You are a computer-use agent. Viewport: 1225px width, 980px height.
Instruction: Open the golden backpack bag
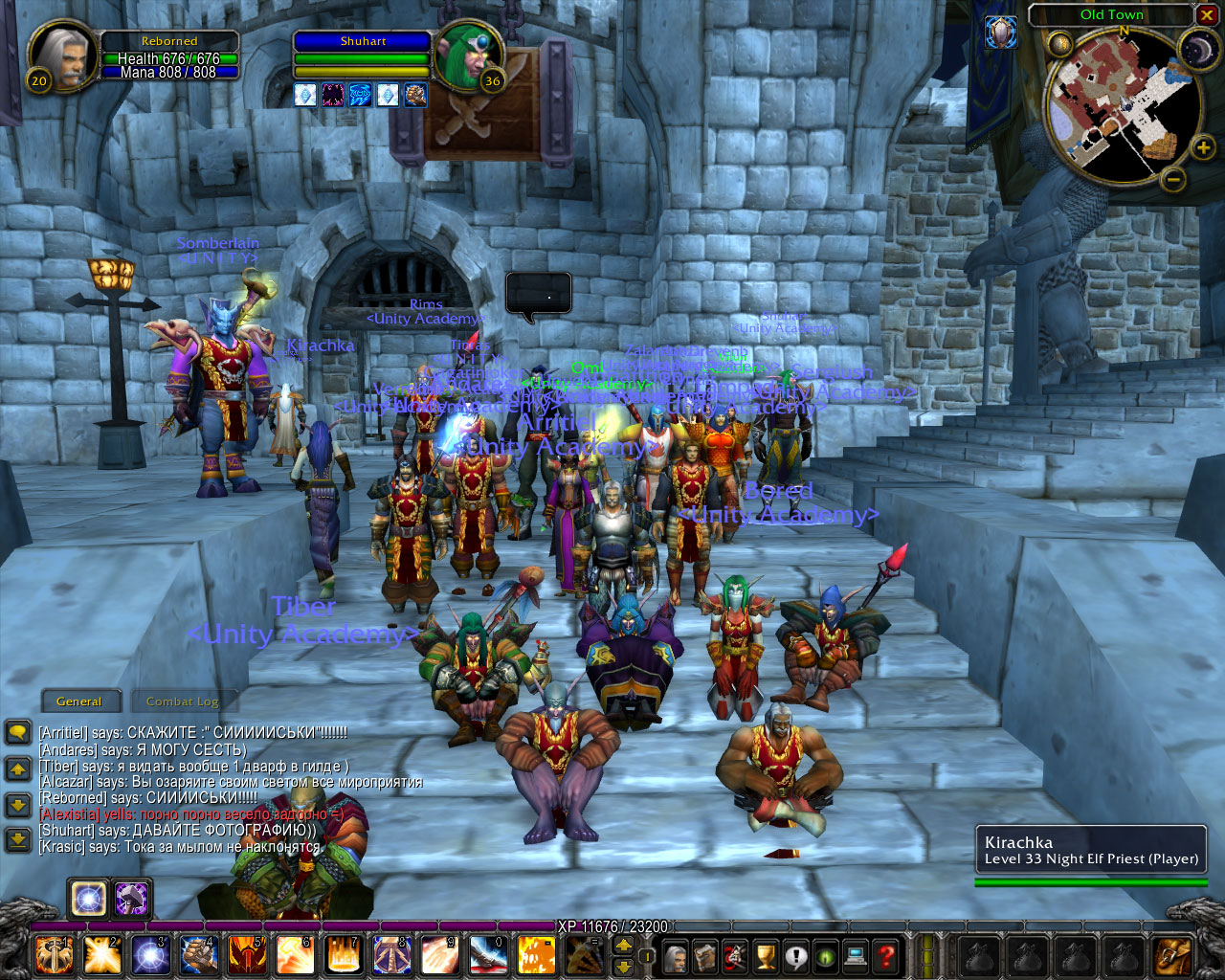[x=1173, y=955]
